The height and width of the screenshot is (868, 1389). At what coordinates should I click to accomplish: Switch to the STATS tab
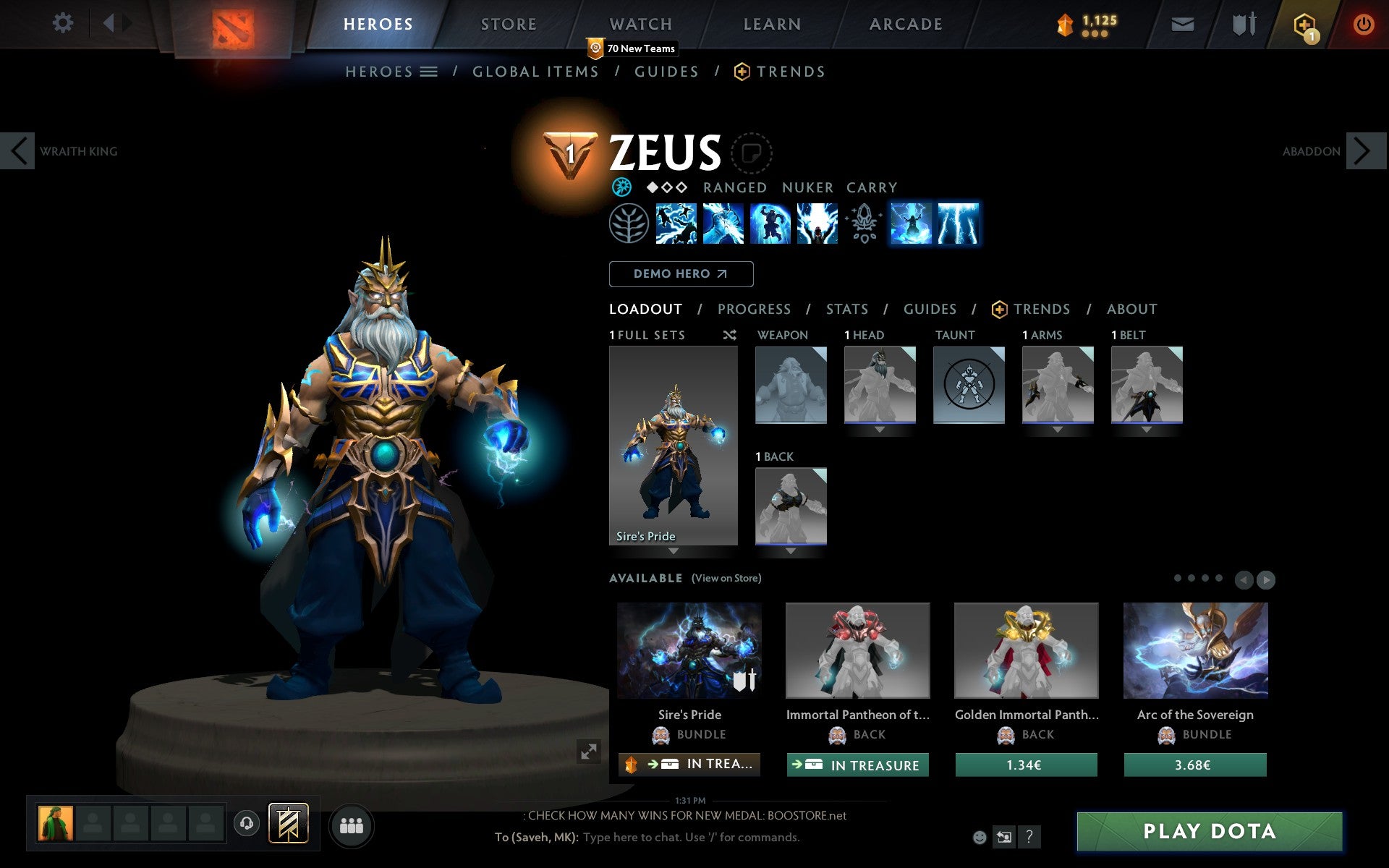pyautogui.click(x=846, y=309)
